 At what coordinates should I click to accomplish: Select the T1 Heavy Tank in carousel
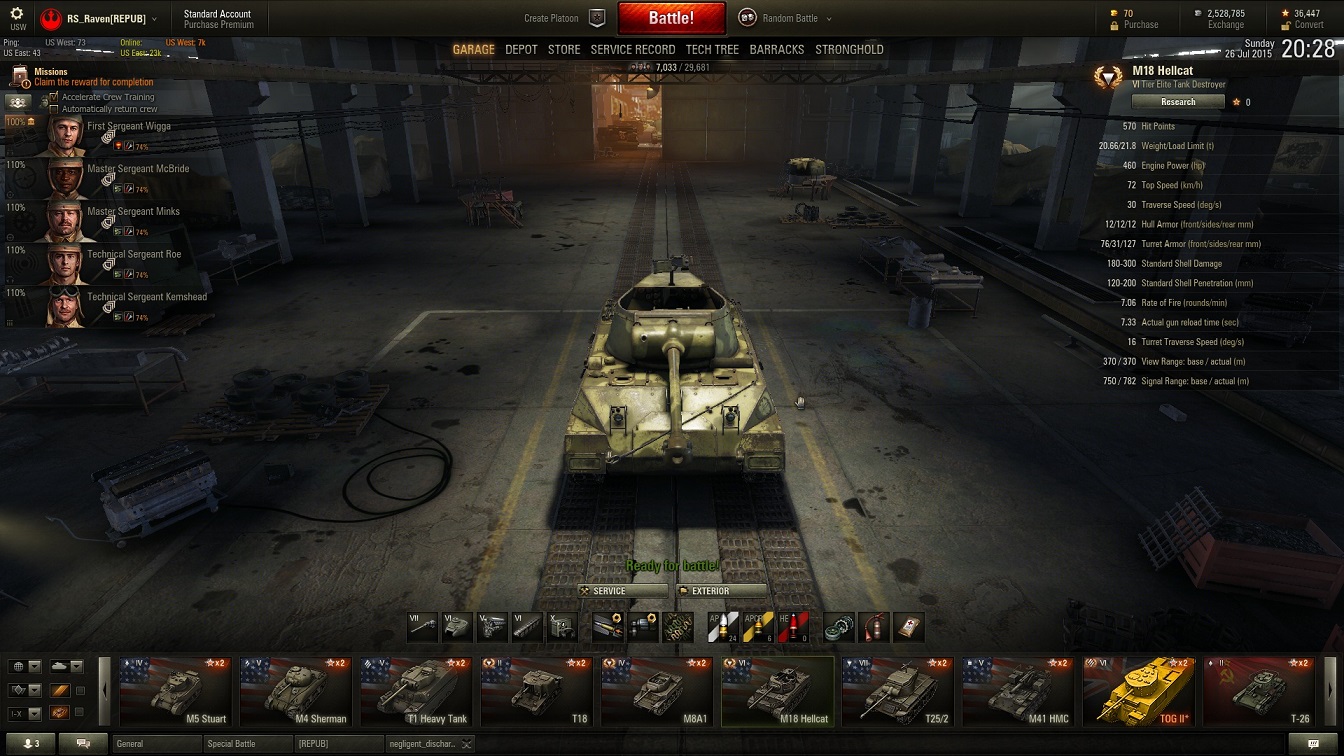[417, 691]
